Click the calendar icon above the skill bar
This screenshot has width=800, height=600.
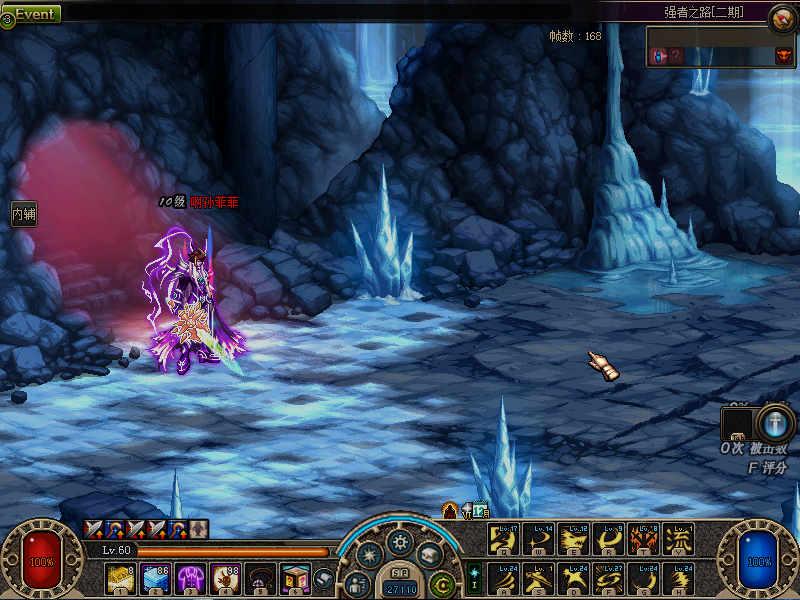(480, 510)
